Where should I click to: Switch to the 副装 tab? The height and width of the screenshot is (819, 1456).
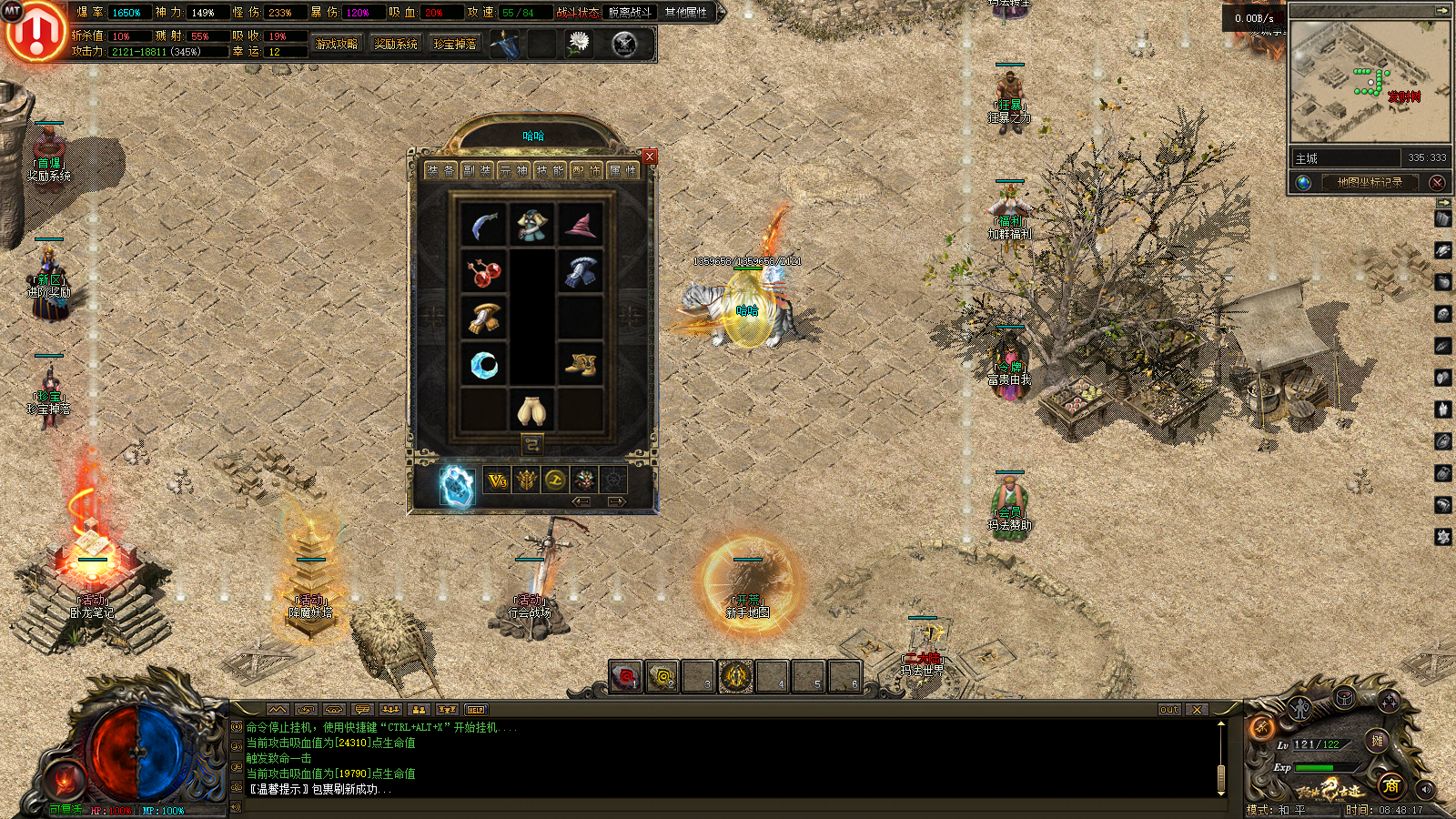477,170
